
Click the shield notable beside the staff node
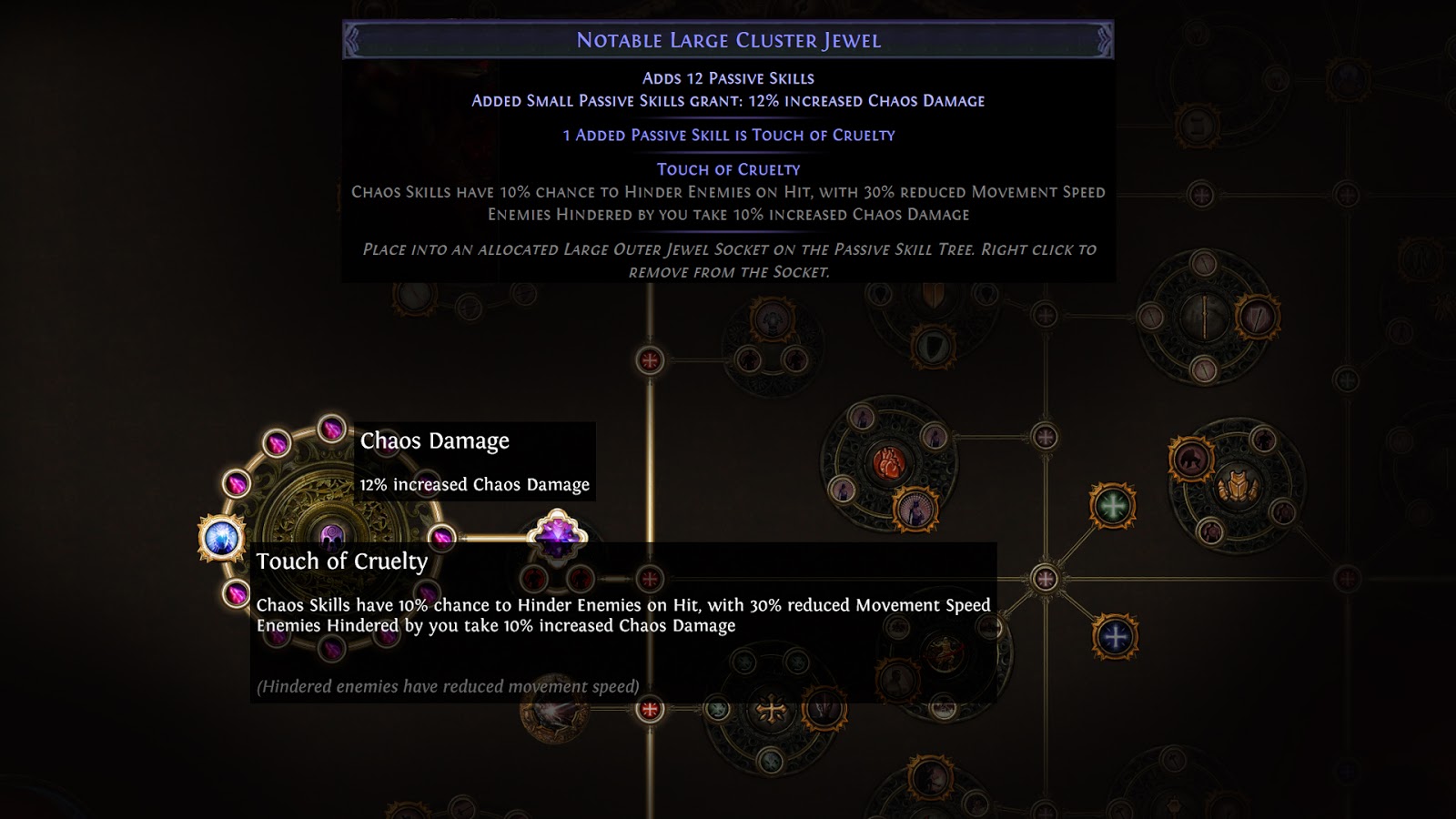[1258, 317]
